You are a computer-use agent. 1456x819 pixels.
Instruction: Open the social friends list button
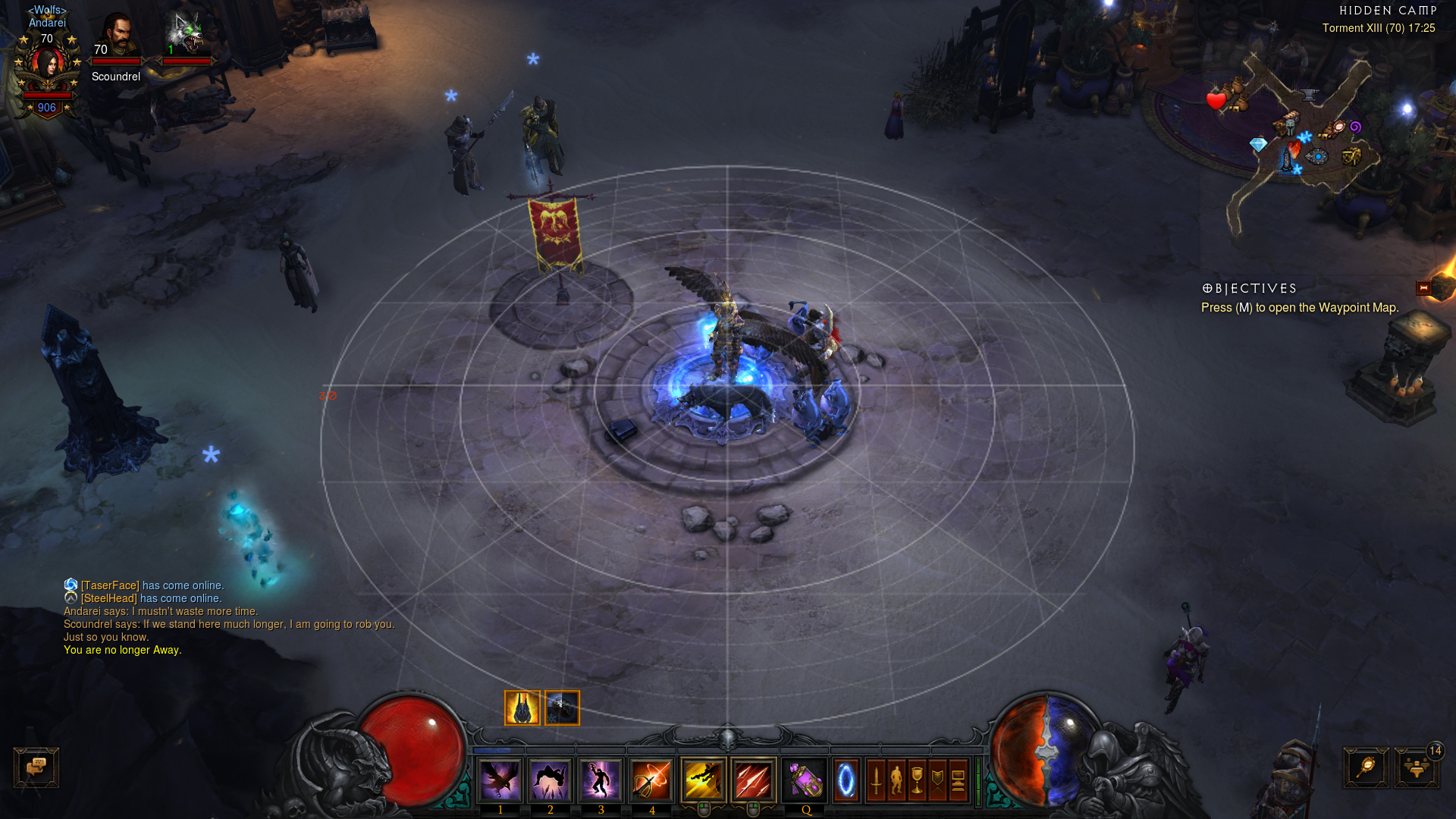(x=1416, y=767)
